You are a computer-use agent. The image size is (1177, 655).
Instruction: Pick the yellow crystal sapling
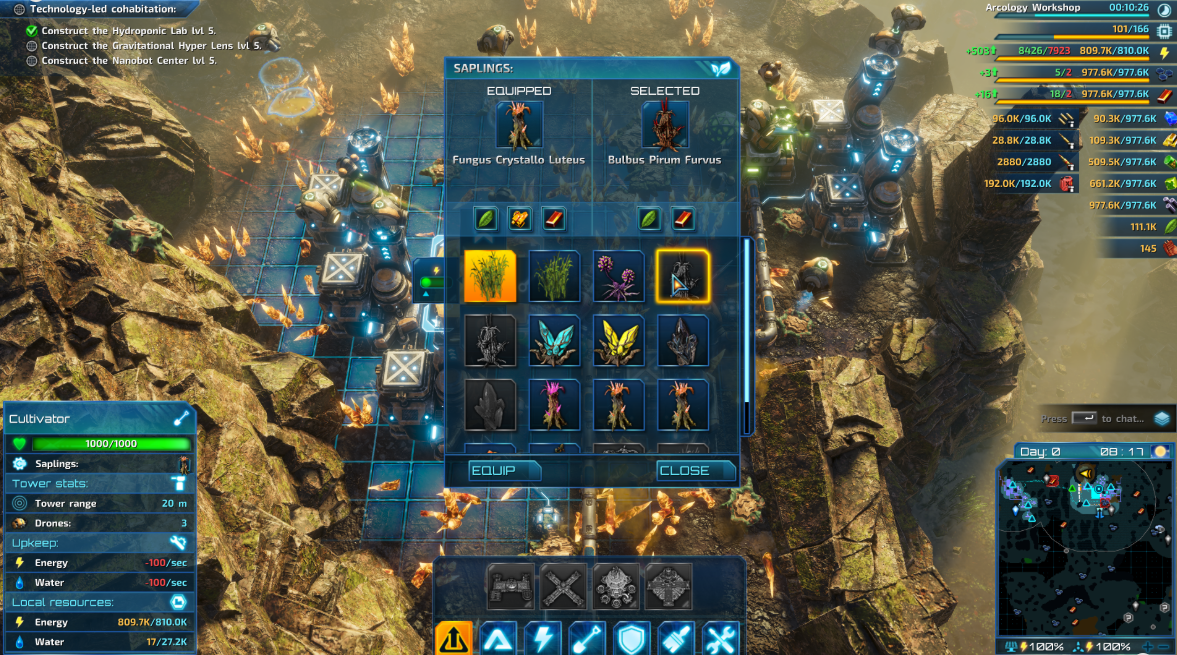click(x=618, y=340)
